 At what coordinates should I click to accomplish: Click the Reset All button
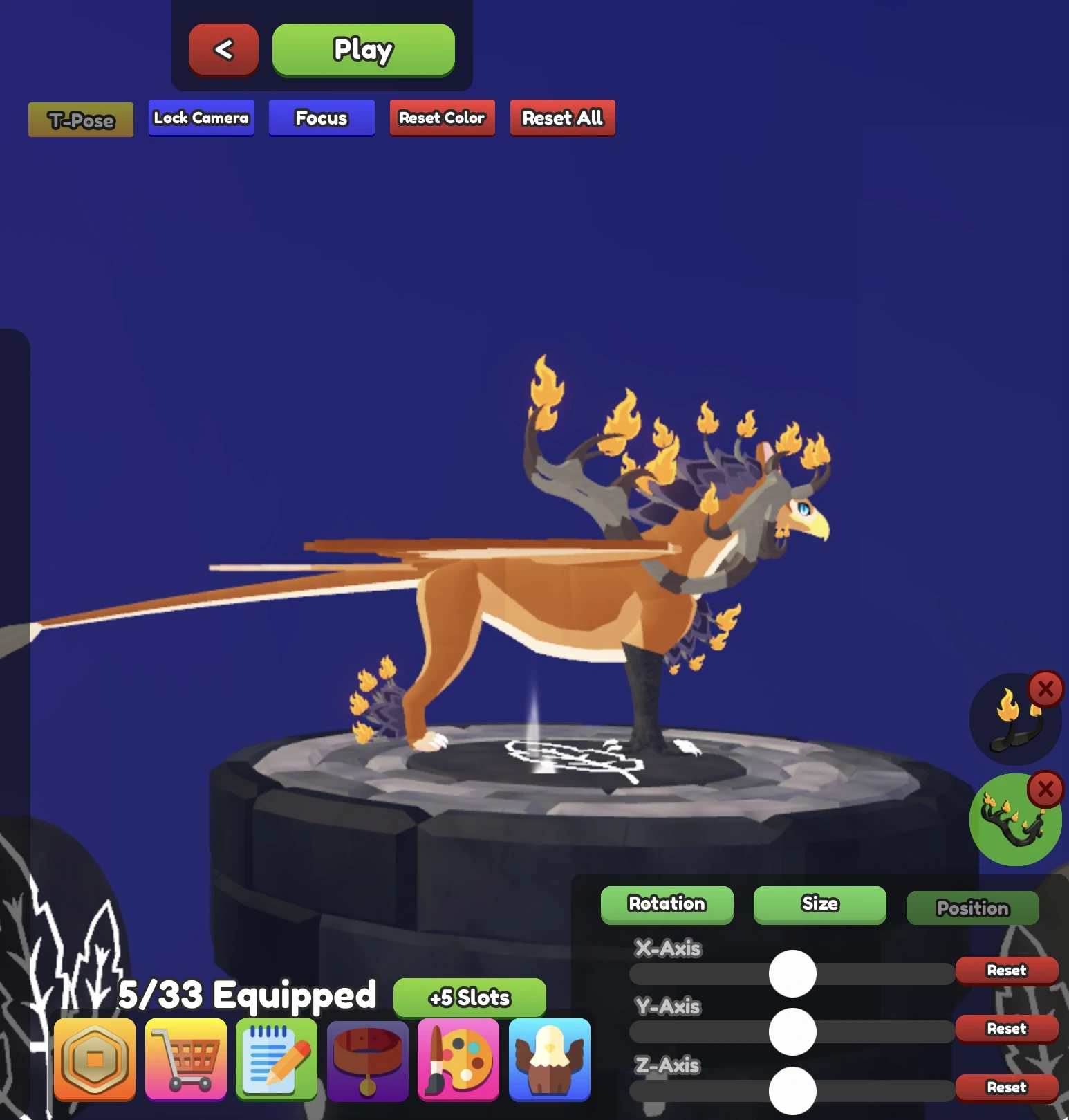pos(562,118)
